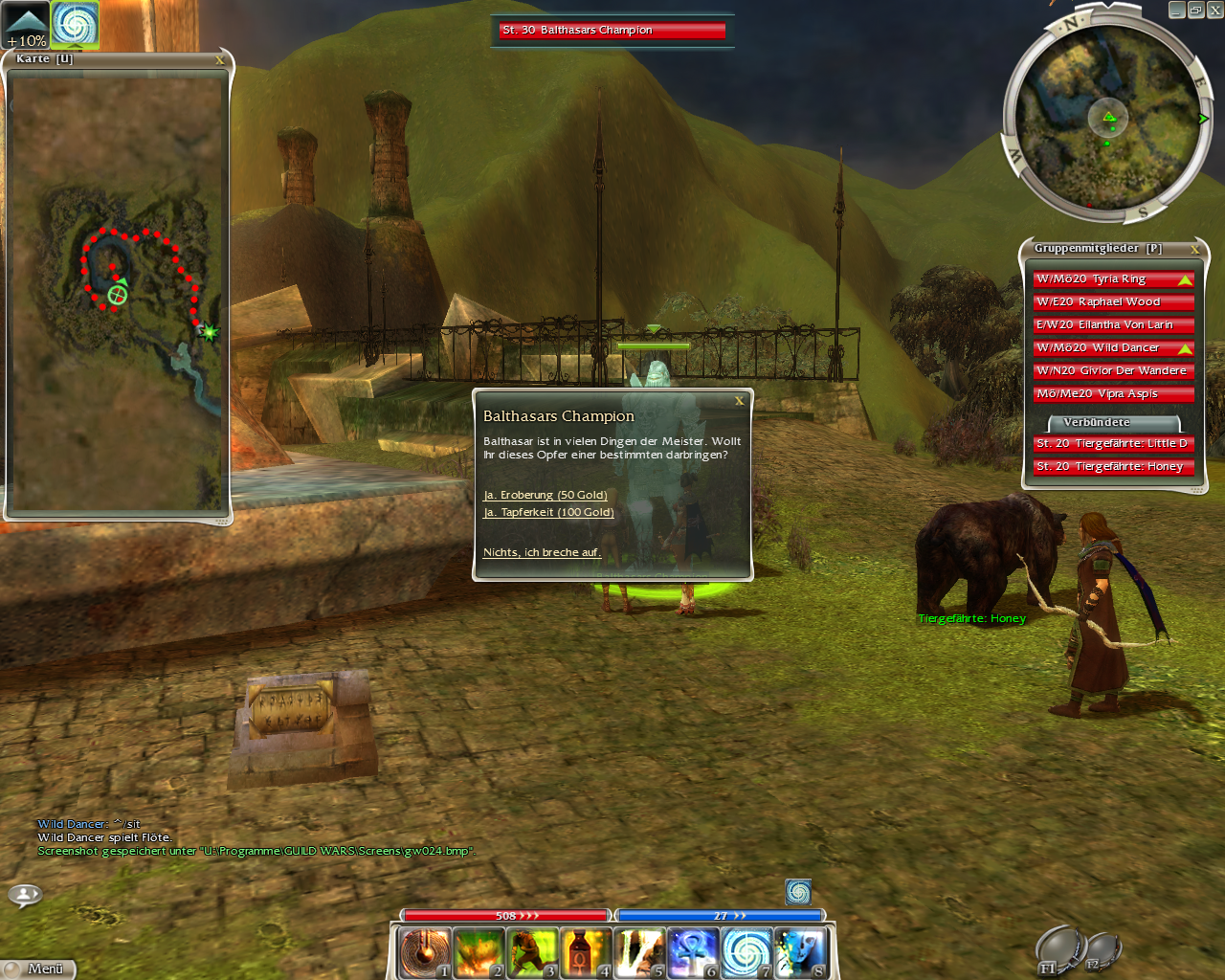Screen dimensions: 1225x980
Task: Activate skill slot 1 copper disc skill
Action: 424,953
